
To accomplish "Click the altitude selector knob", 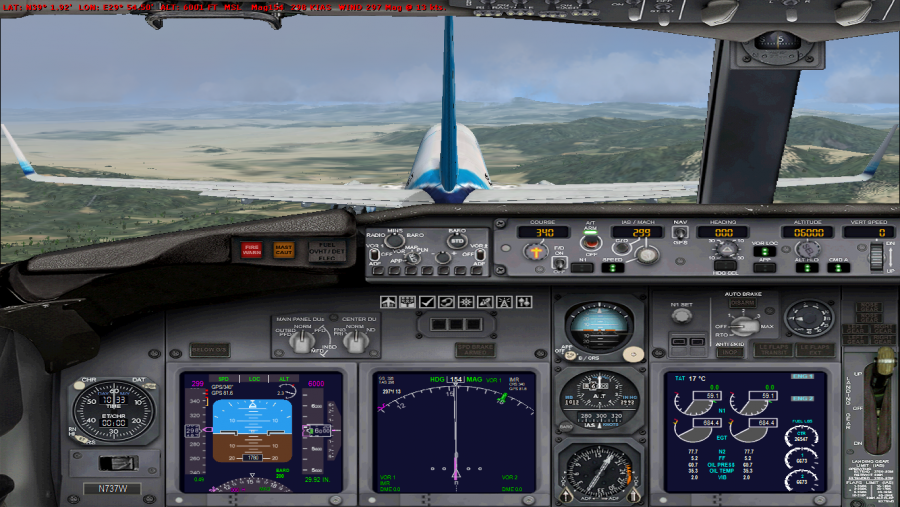I will tap(808, 247).
